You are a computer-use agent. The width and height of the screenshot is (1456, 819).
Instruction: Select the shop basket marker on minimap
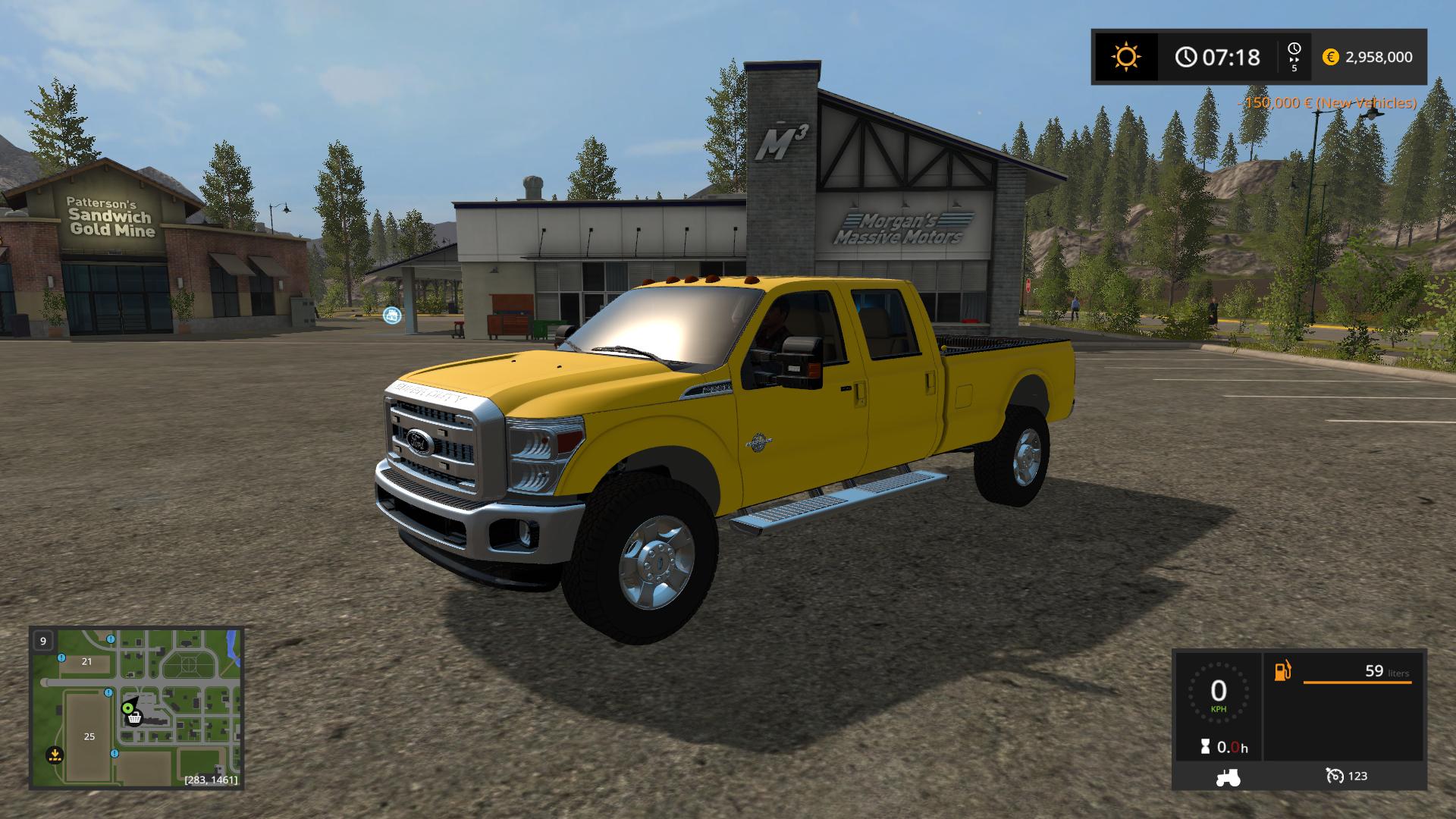[135, 717]
